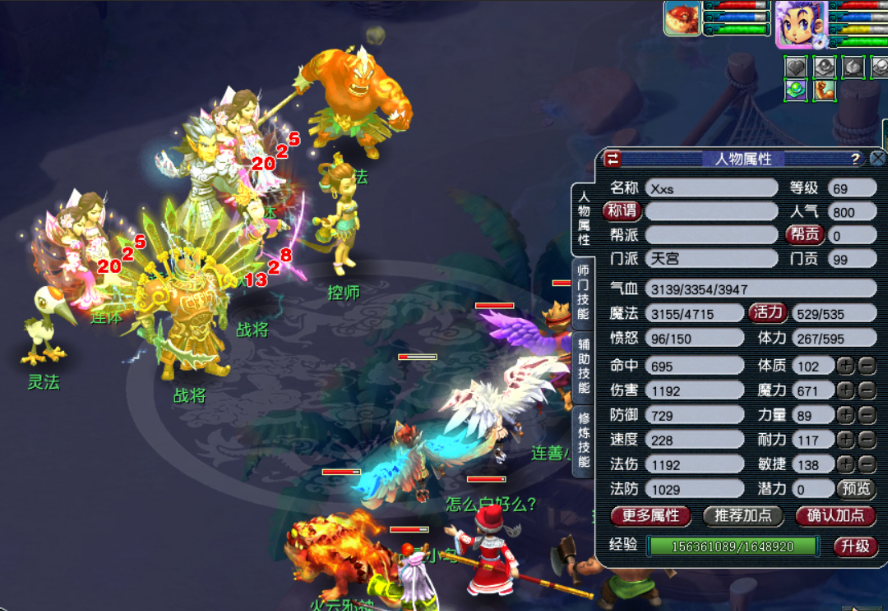Choose 推荐加点 recommended point allocation
The width and height of the screenshot is (888, 611).
[x=743, y=516]
